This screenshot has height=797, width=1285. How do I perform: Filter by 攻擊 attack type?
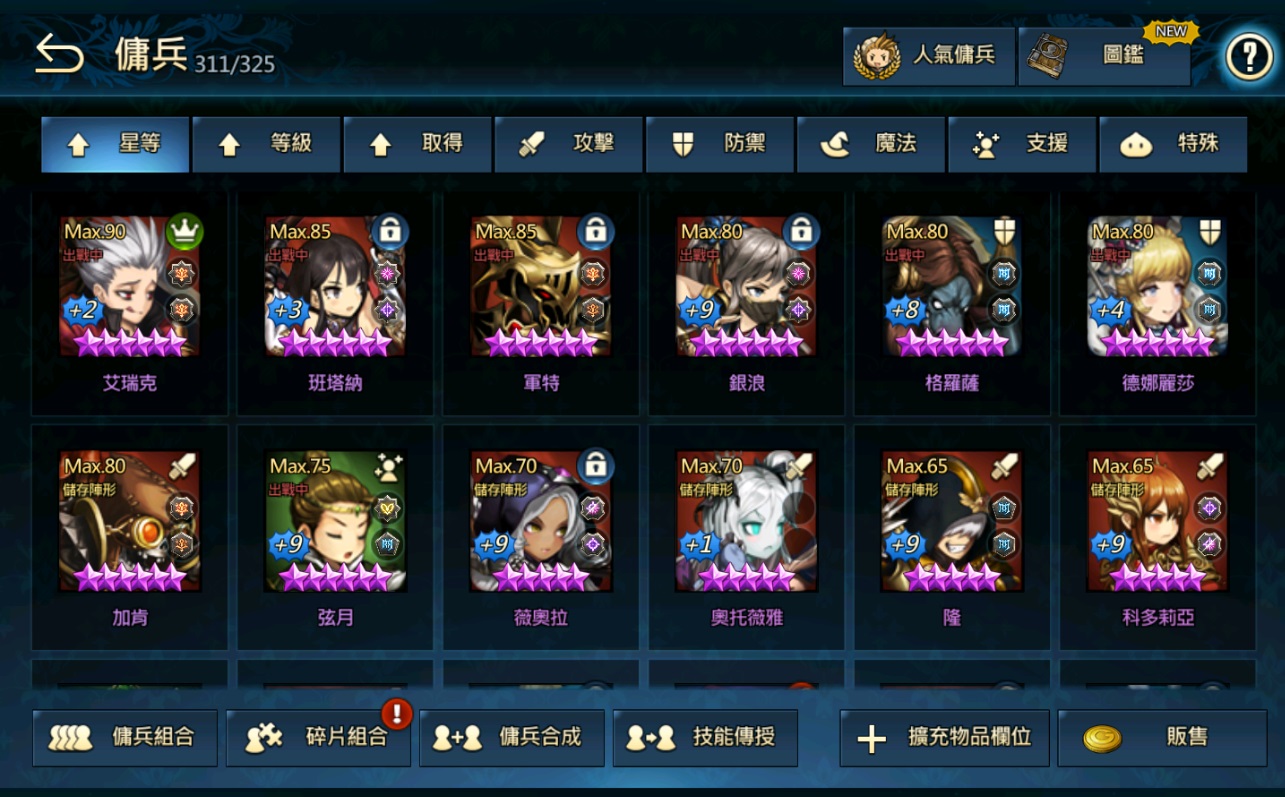tap(568, 145)
